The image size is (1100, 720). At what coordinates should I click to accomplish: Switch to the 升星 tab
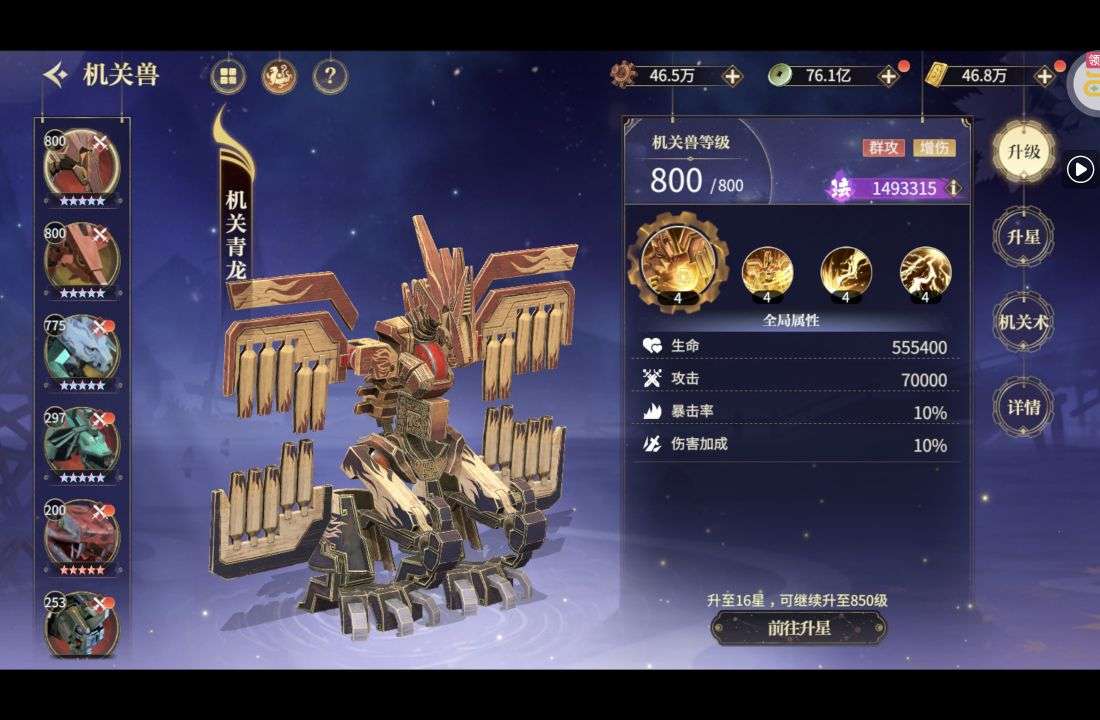click(1024, 237)
